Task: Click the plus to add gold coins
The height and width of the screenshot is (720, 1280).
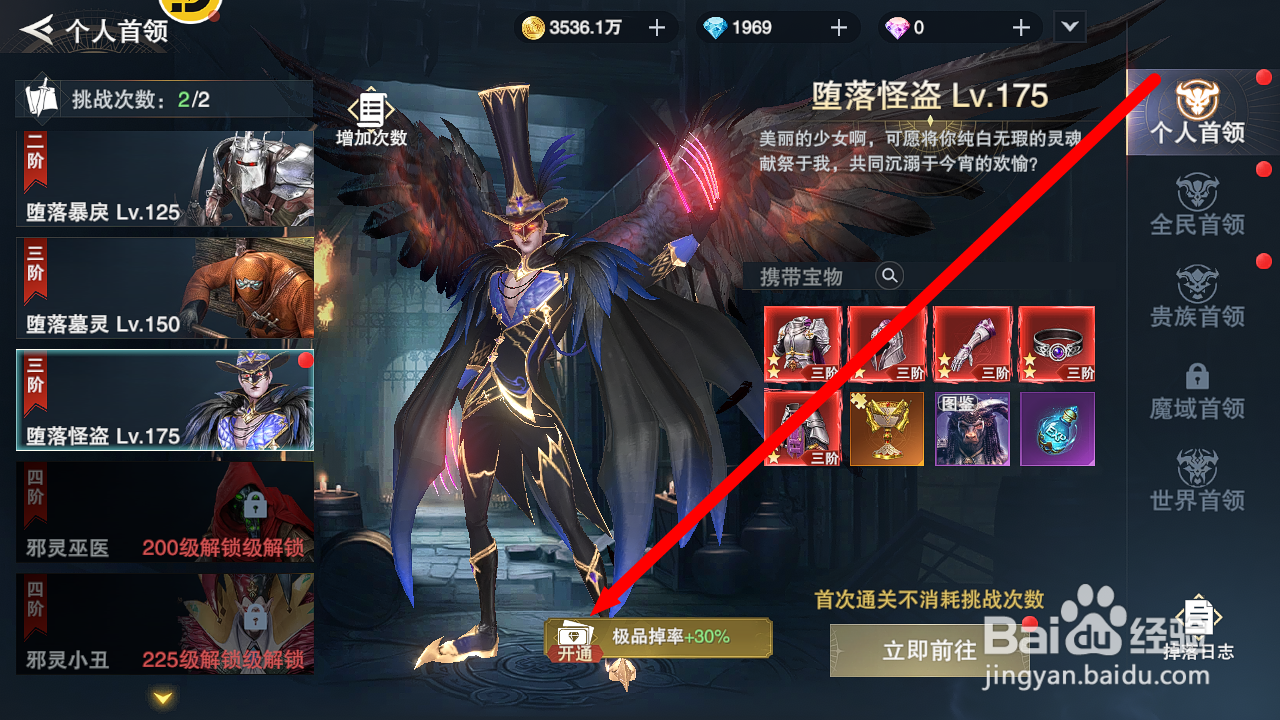Action: click(657, 28)
